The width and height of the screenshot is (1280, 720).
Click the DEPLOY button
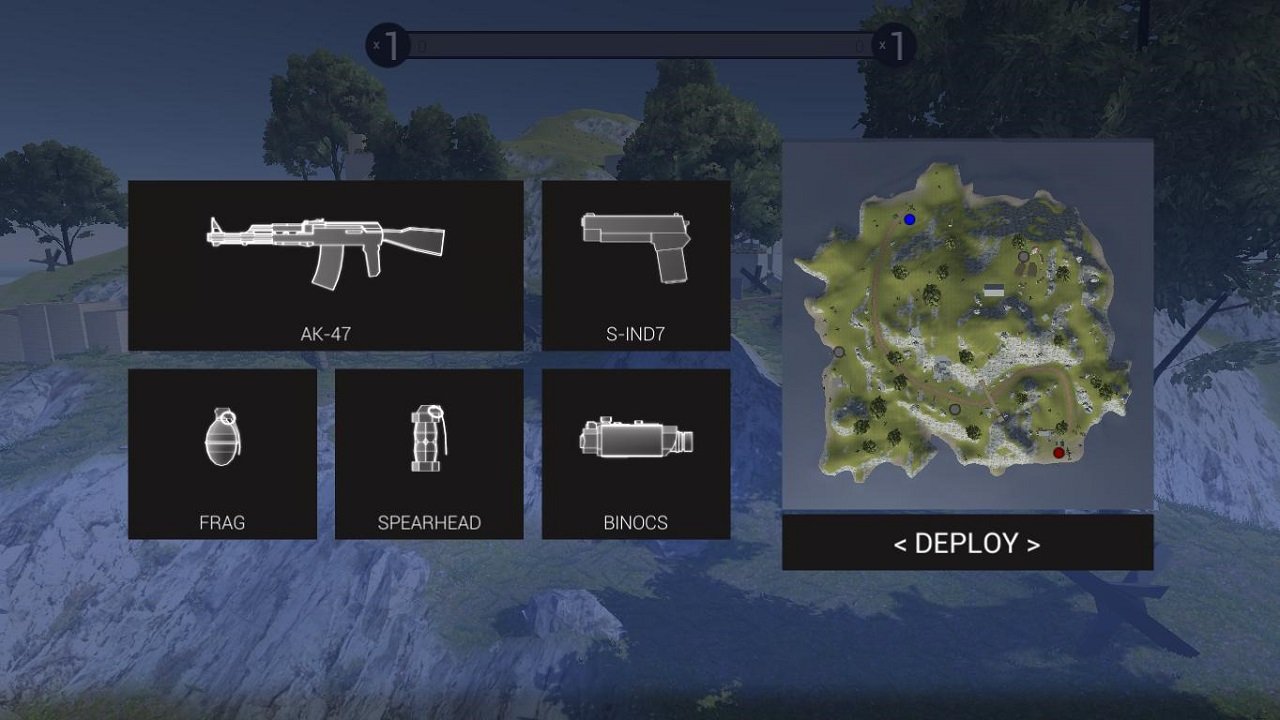pyautogui.click(x=967, y=545)
